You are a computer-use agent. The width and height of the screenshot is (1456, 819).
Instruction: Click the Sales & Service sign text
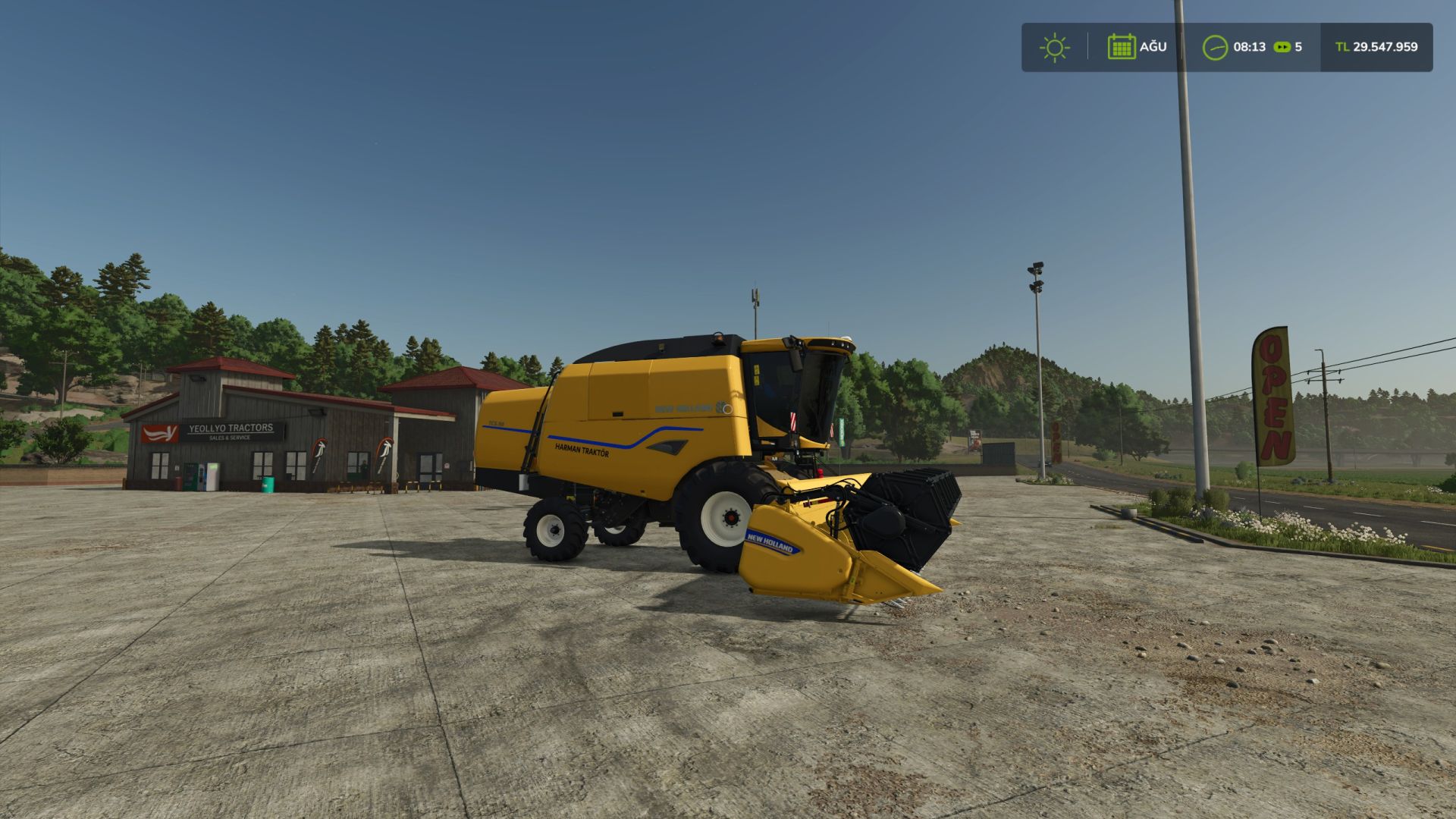click(x=230, y=438)
